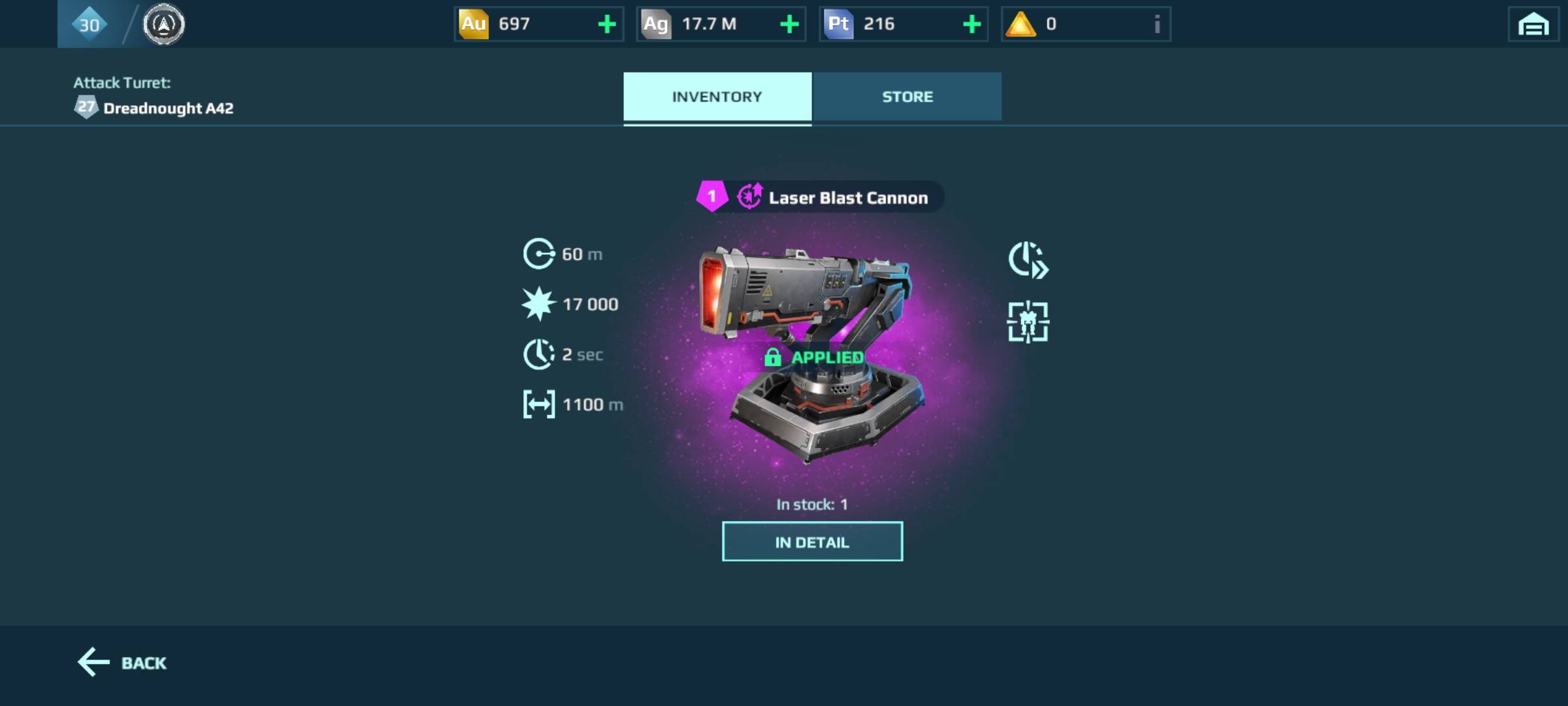The height and width of the screenshot is (706, 1568).
Task: Buy more Ag silver currency
Action: (789, 25)
